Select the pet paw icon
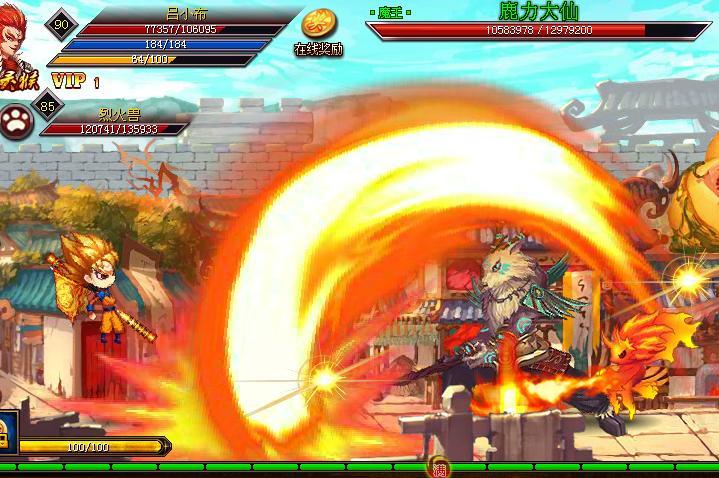The width and height of the screenshot is (719, 478). (17, 118)
